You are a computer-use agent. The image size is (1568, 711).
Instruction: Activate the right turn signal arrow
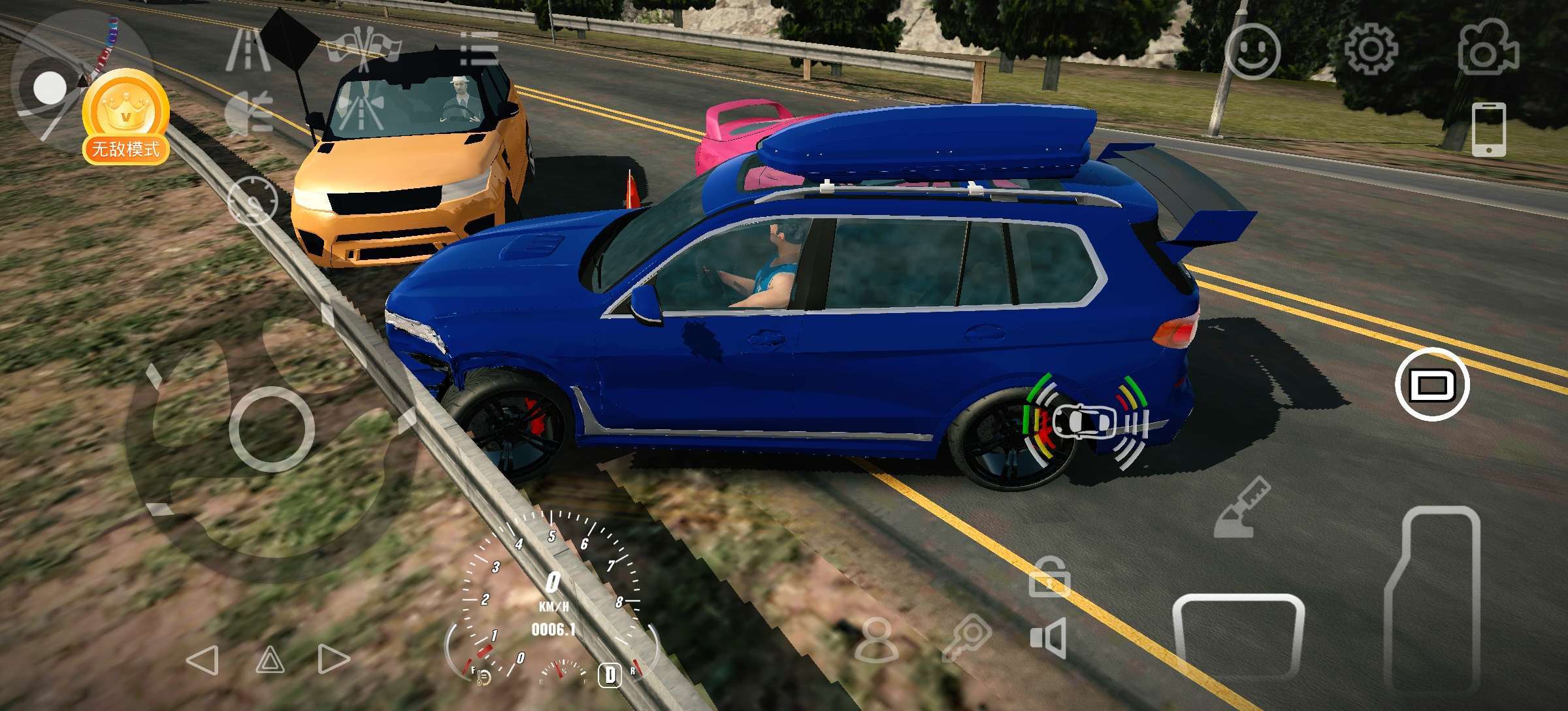[333, 660]
